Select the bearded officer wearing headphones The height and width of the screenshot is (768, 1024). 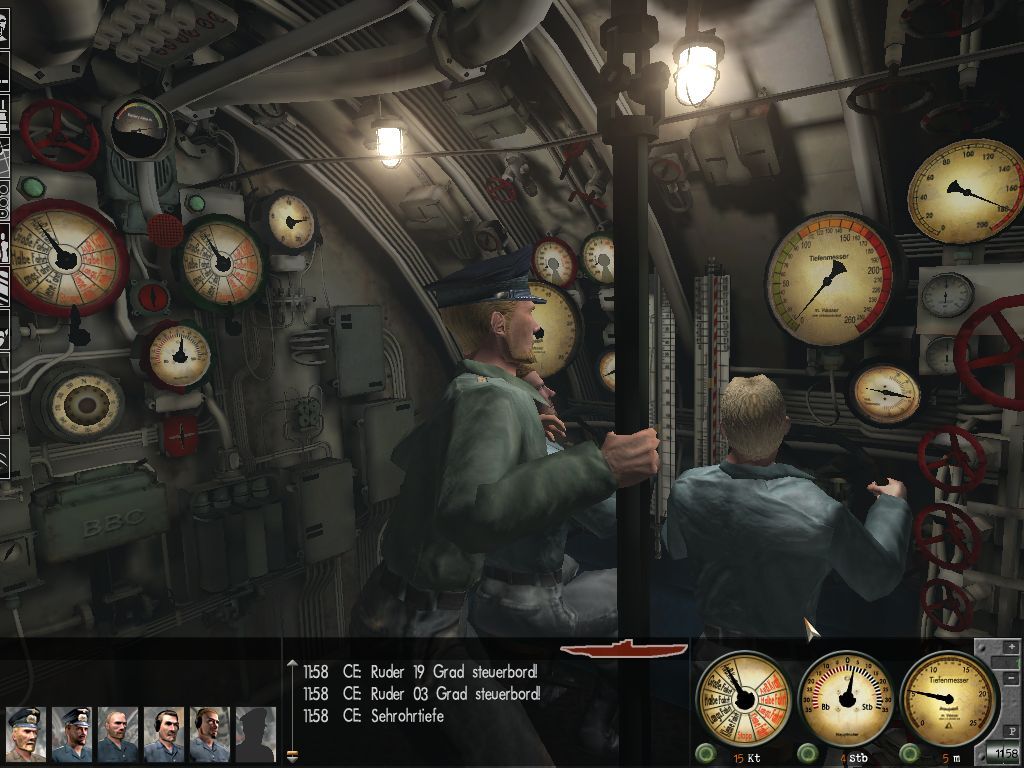[209, 734]
